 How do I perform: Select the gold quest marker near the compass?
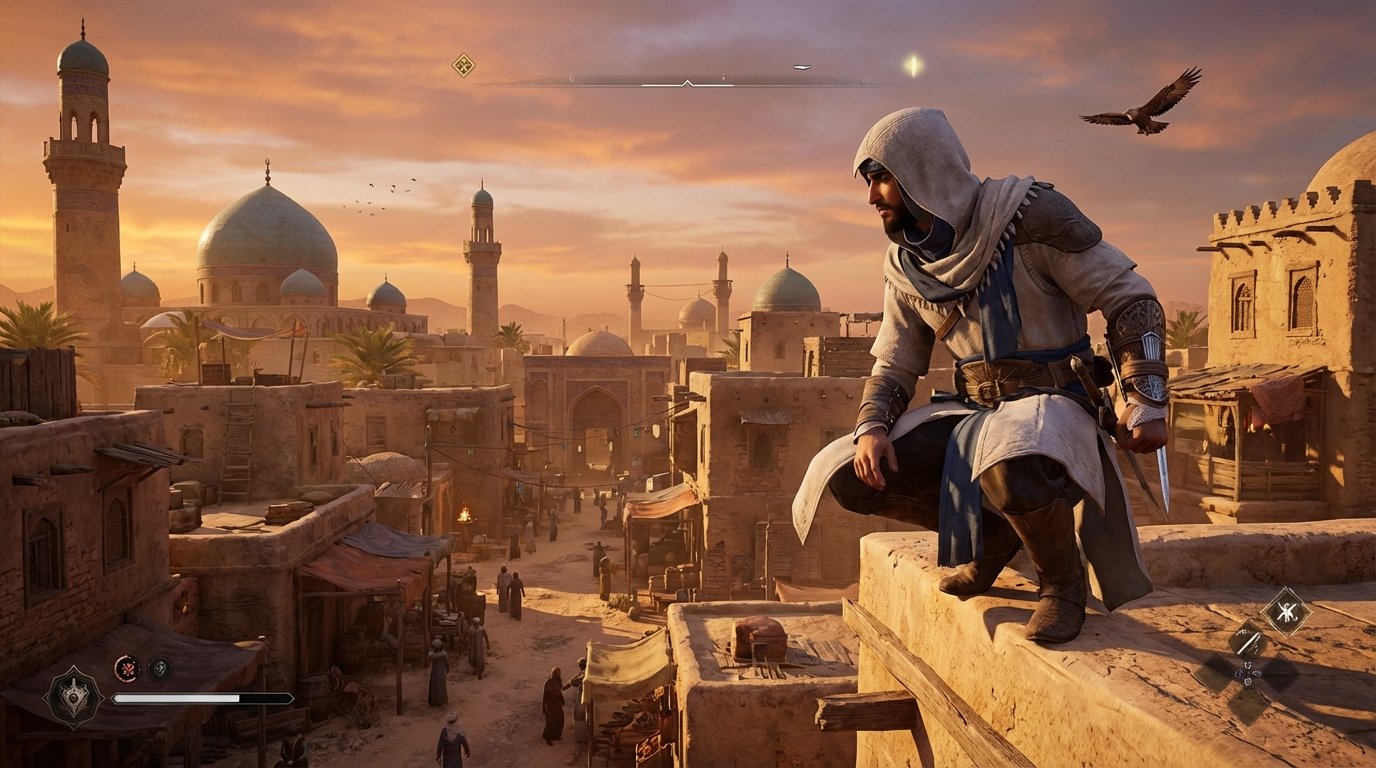(x=463, y=63)
